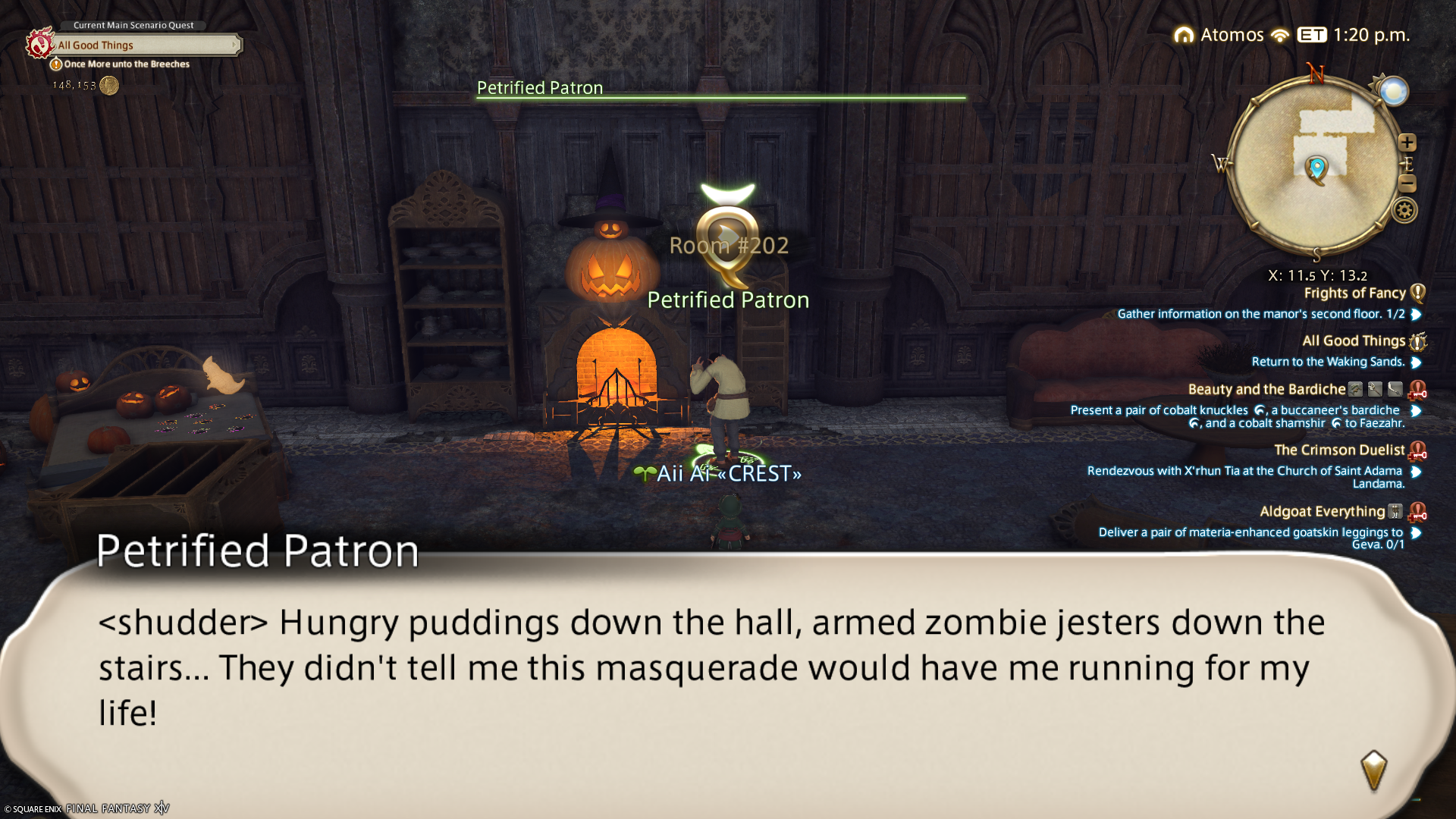Click the Once More unto the Breeches objective
The image size is (1456, 819).
click(x=127, y=64)
